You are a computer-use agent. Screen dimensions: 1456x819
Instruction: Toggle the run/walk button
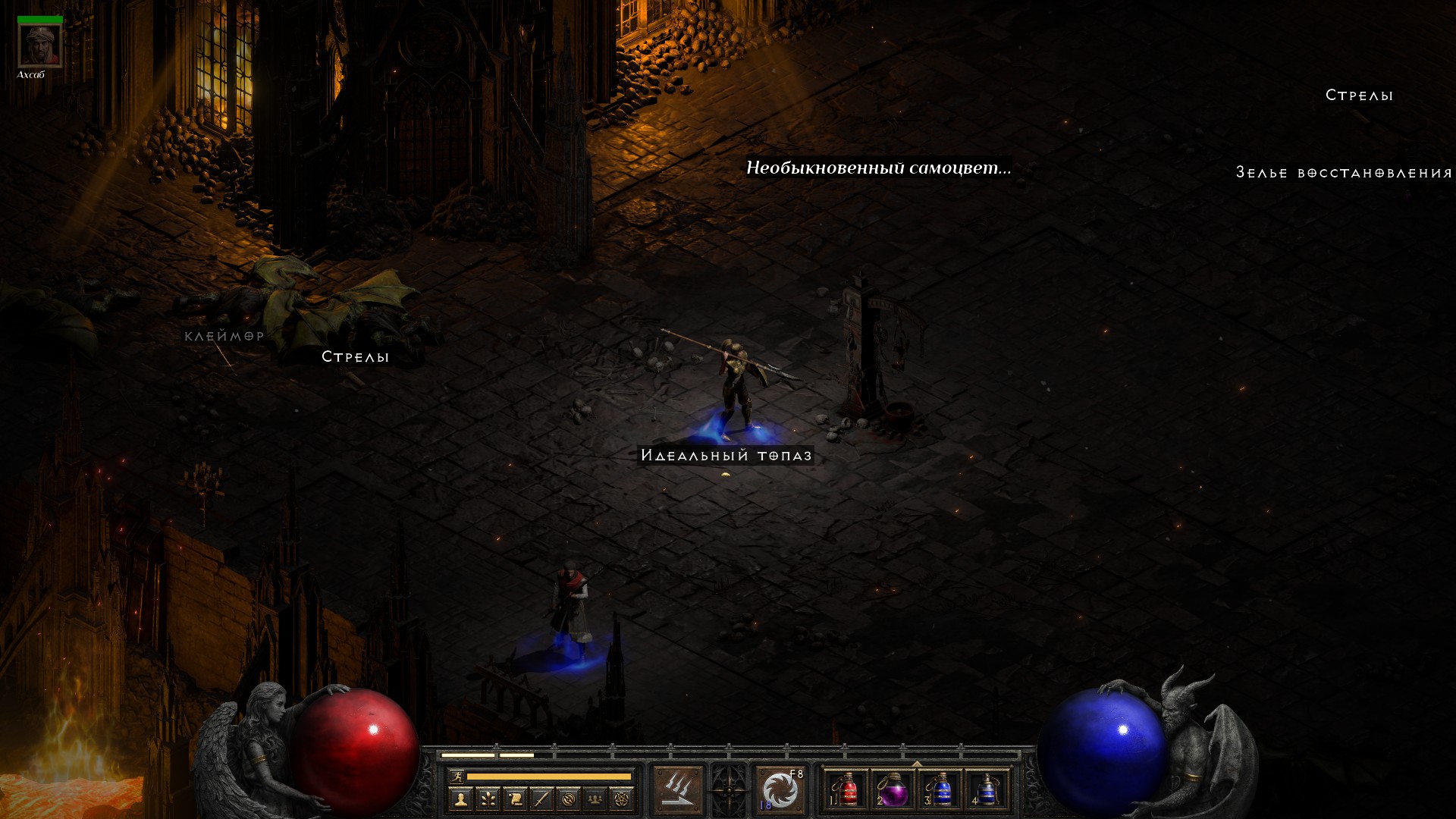[x=457, y=776]
